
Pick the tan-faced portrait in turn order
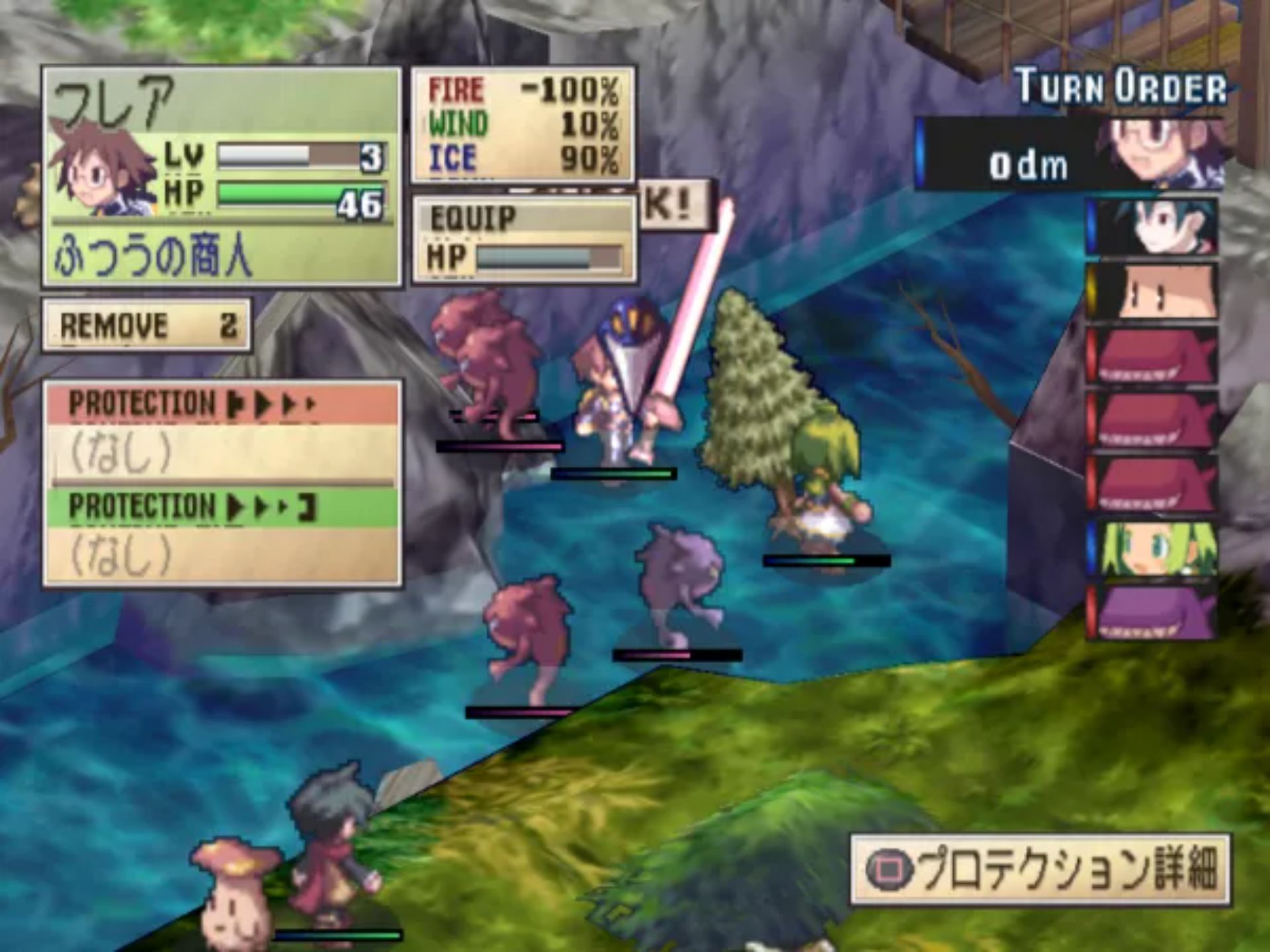tap(1153, 292)
